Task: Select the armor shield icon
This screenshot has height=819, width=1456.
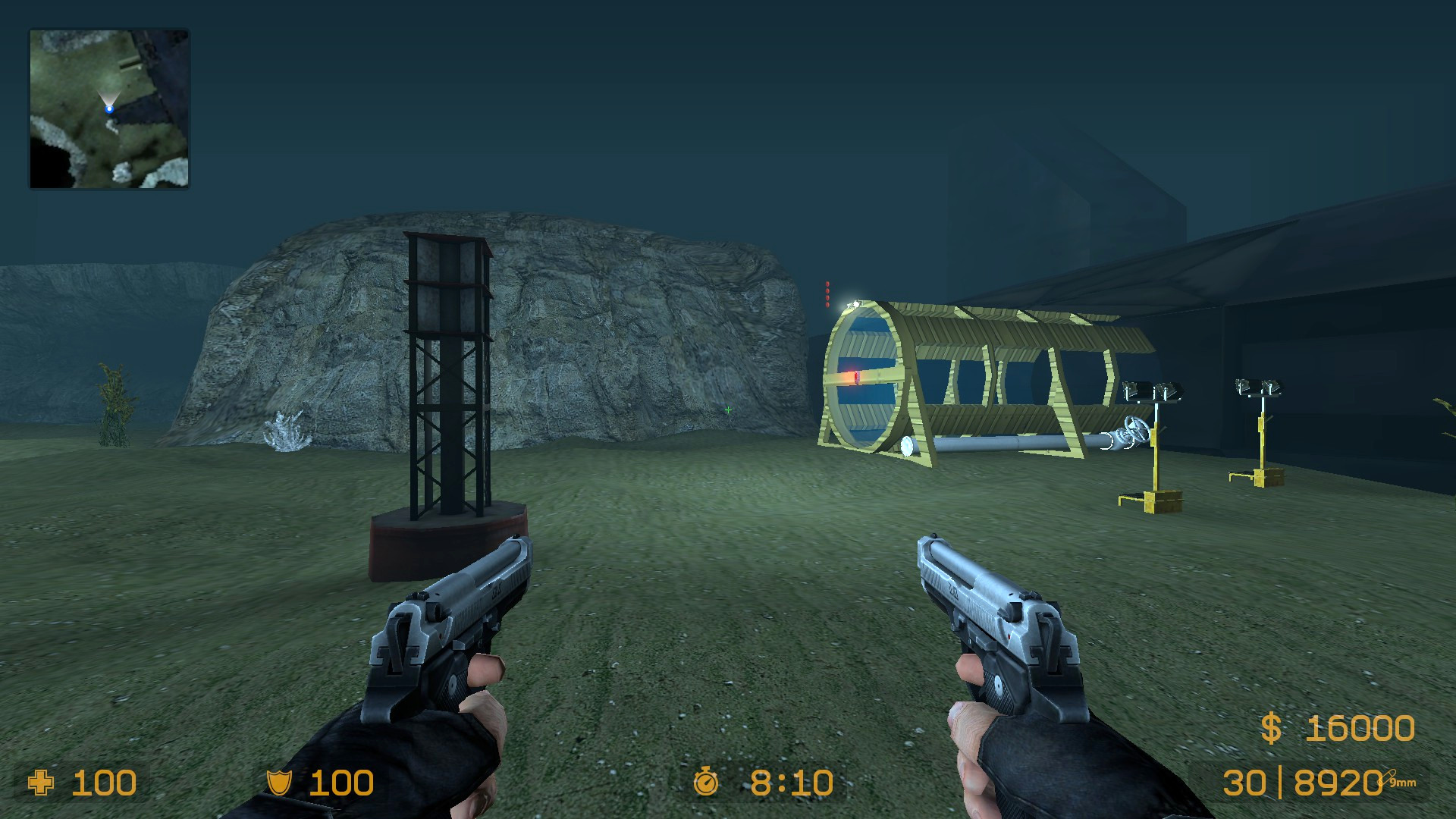Action: click(280, 782)
